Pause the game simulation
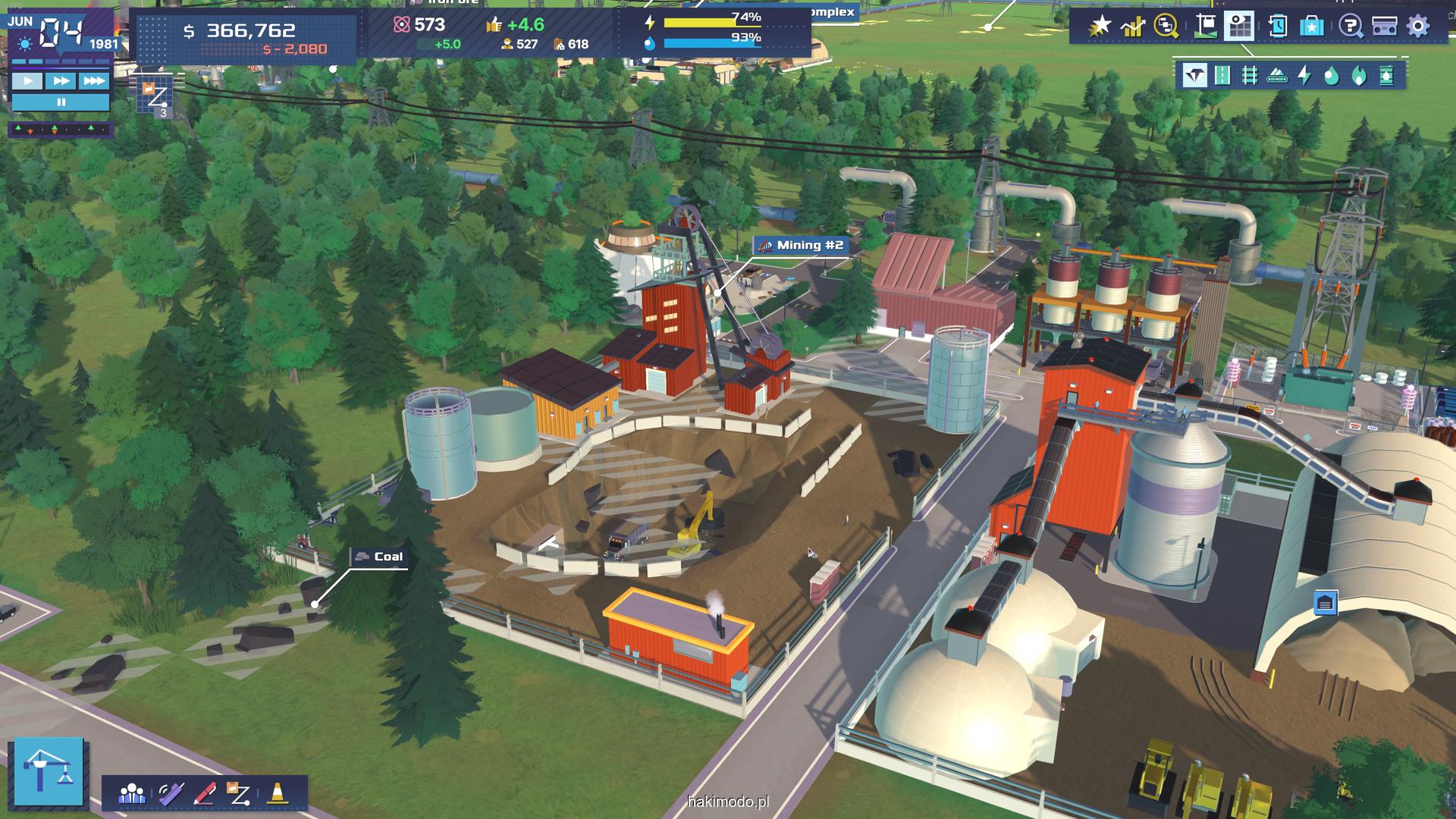 (x=61, y=102)
